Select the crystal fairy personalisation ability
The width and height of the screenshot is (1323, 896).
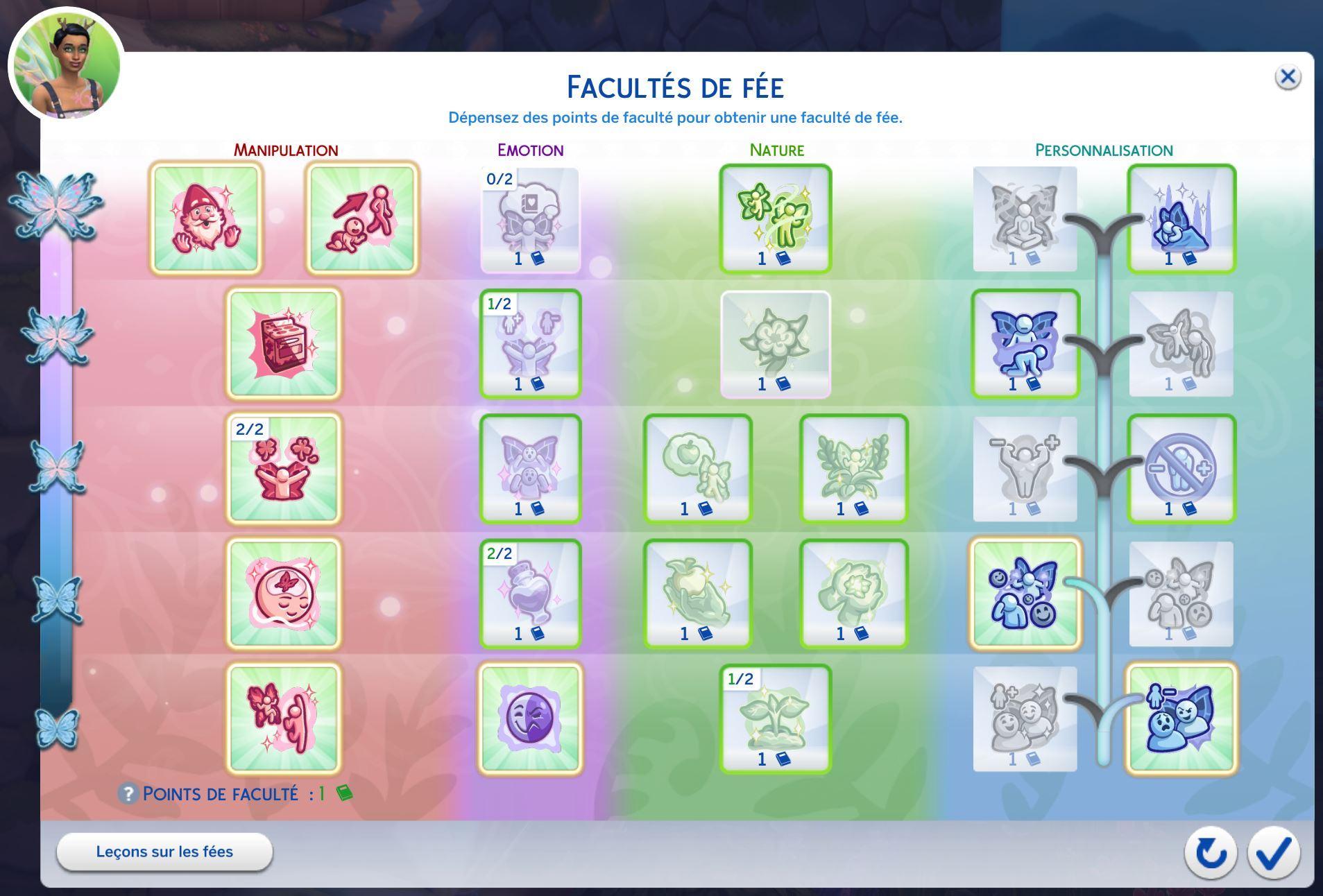pos(1181,218)
